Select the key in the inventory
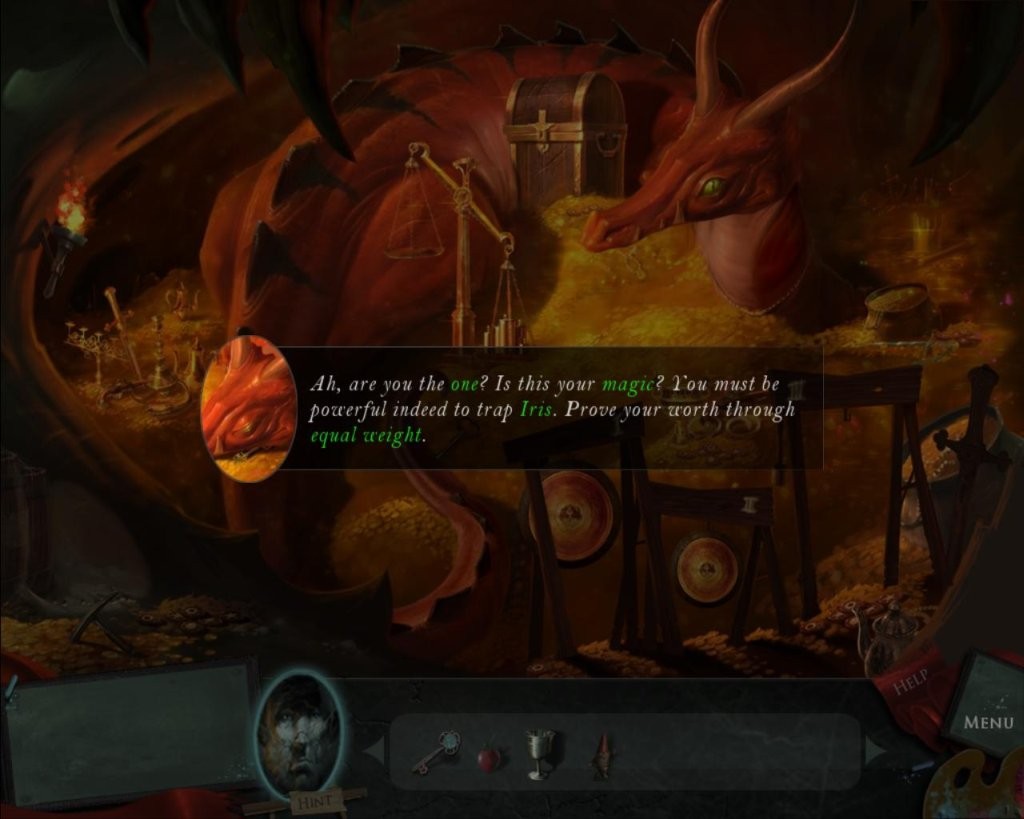1024x819 pixels. (436, 753)
